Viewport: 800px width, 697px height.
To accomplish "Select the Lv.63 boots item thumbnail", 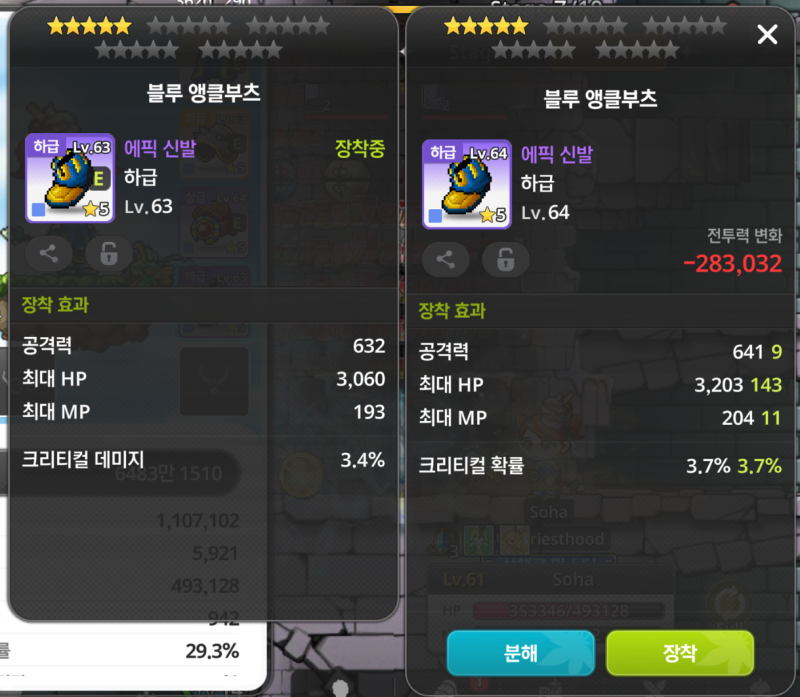I will pos(69,178).
